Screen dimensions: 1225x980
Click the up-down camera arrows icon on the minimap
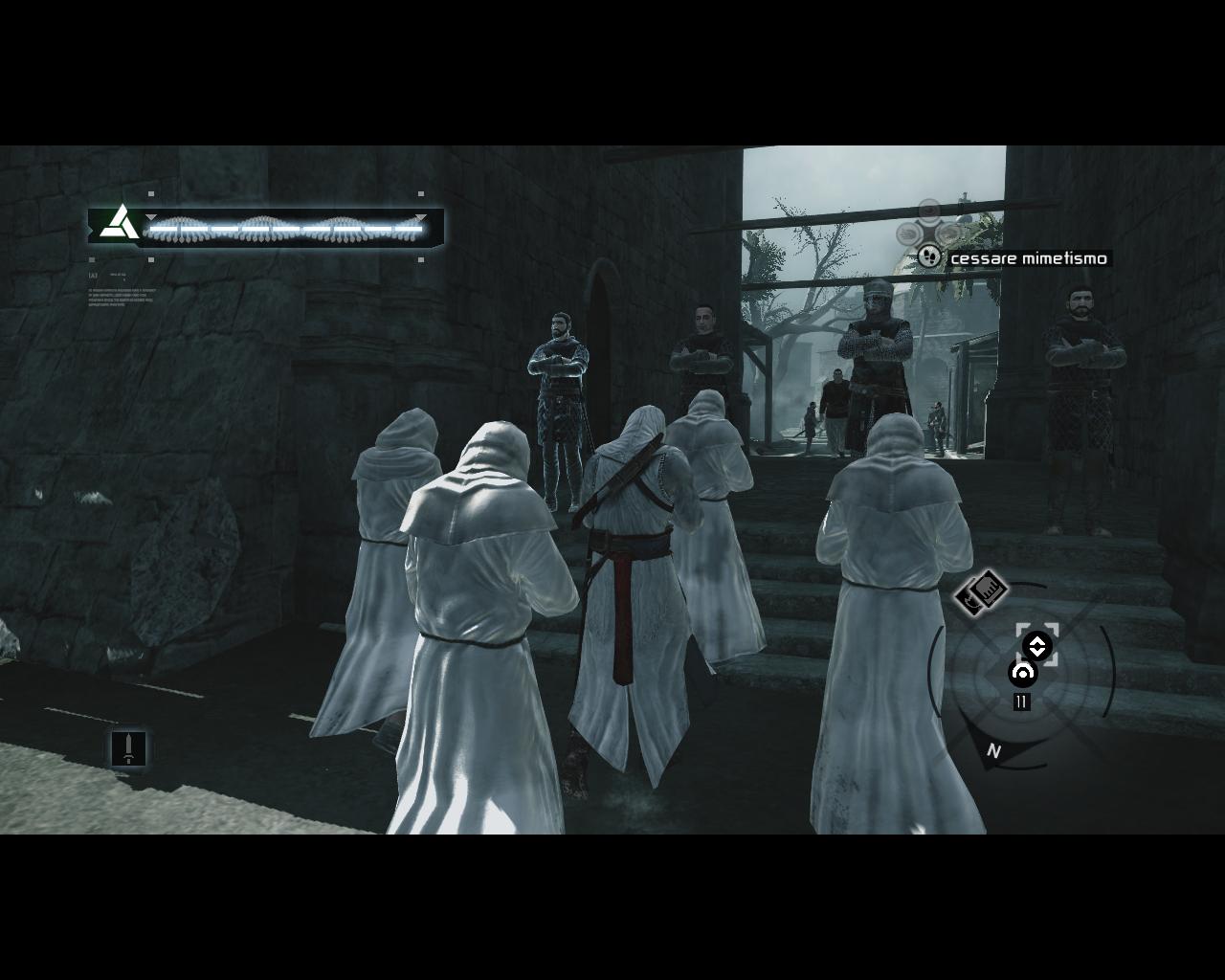coord(1037,645)
